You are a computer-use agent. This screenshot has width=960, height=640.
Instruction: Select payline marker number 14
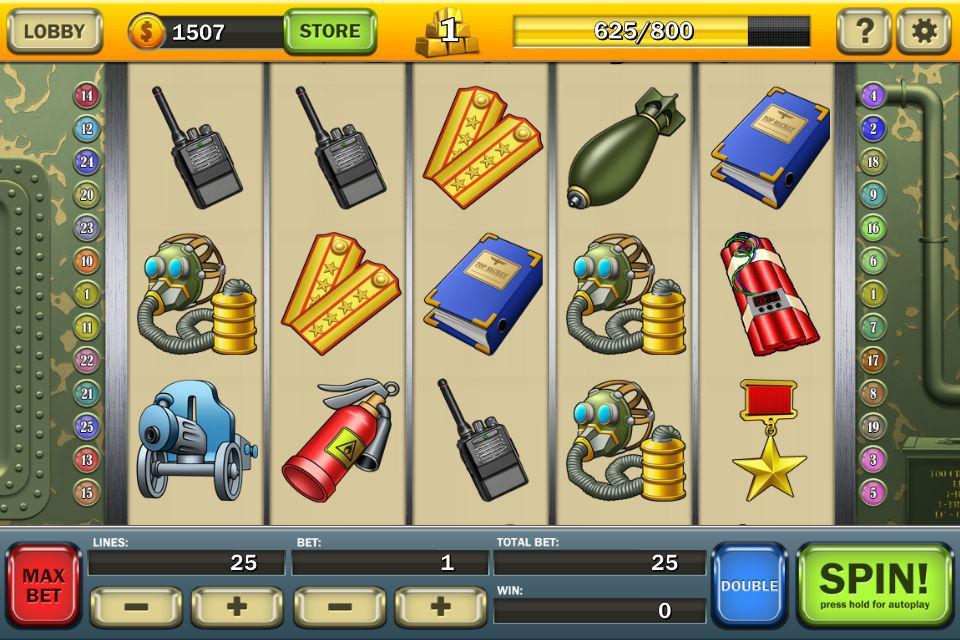click(x=87, y=96)
